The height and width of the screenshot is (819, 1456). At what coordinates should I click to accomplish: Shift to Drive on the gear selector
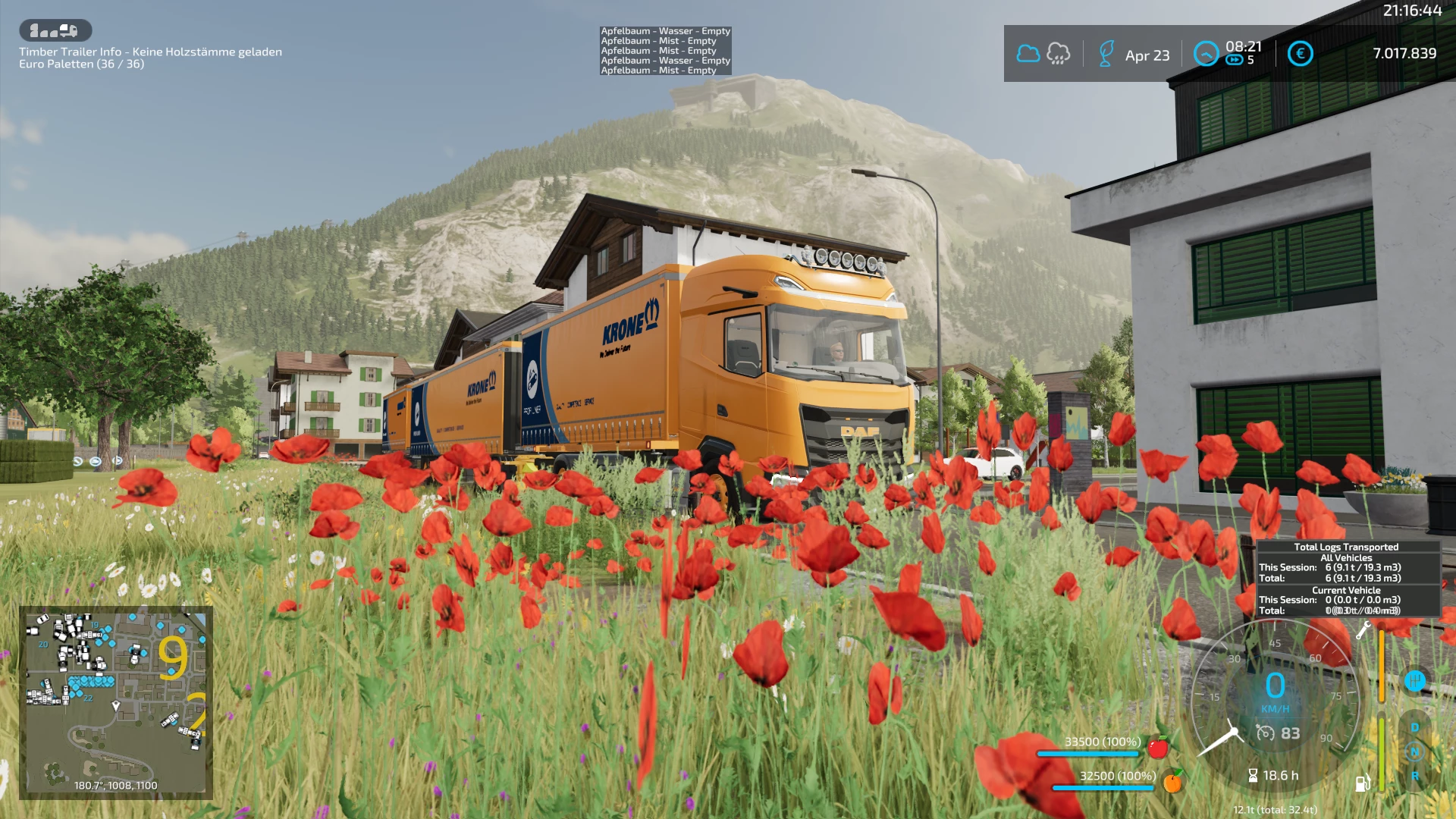1414,728
